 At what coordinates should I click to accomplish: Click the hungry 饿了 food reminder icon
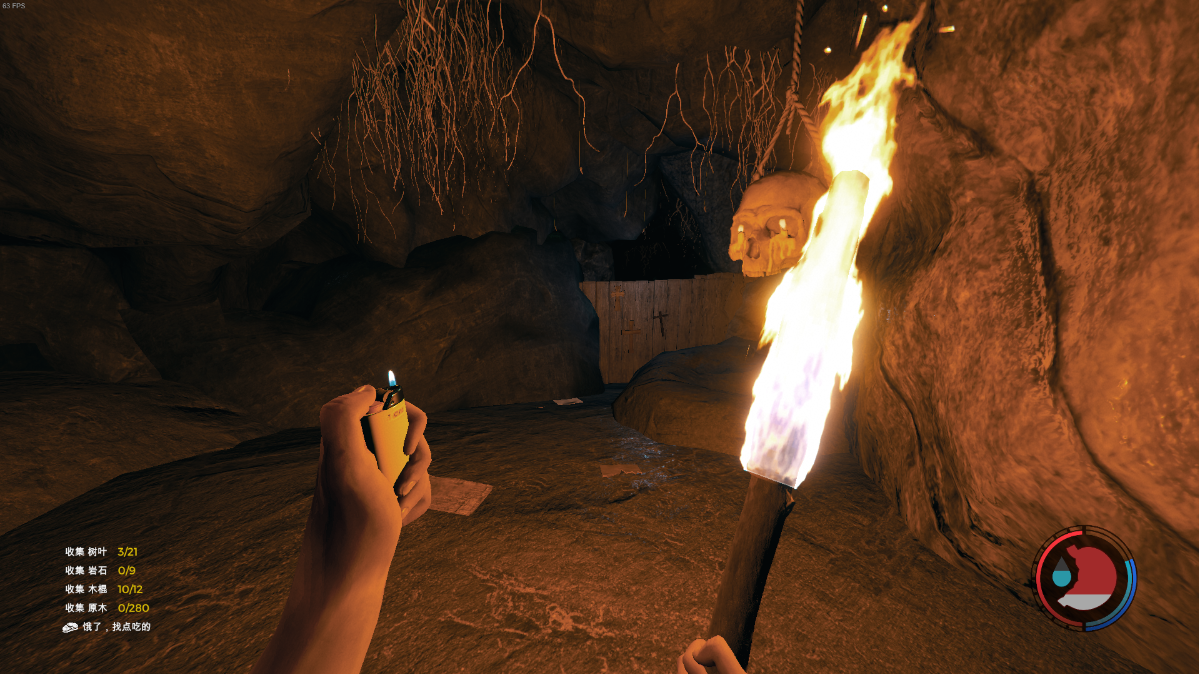pyautogui.click(x=72, y=627)
